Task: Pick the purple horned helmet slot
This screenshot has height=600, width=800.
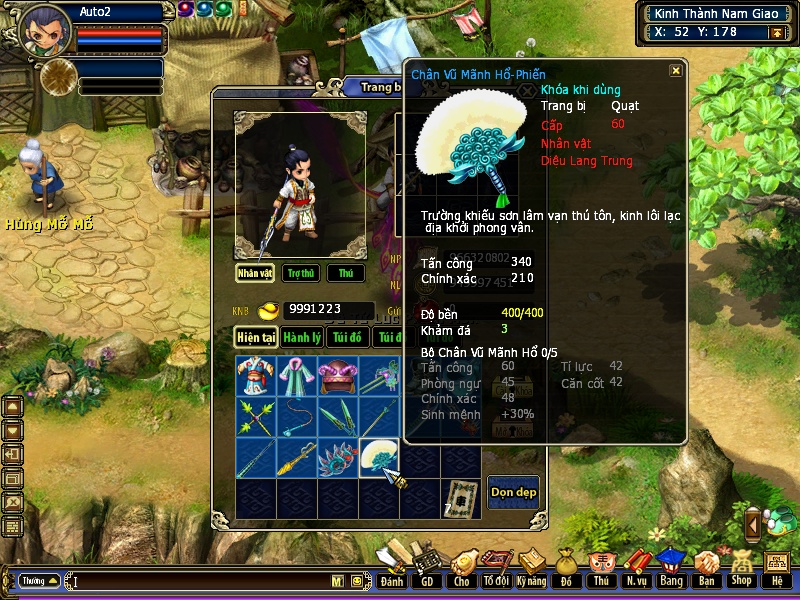Action: [x=337, y=376]
